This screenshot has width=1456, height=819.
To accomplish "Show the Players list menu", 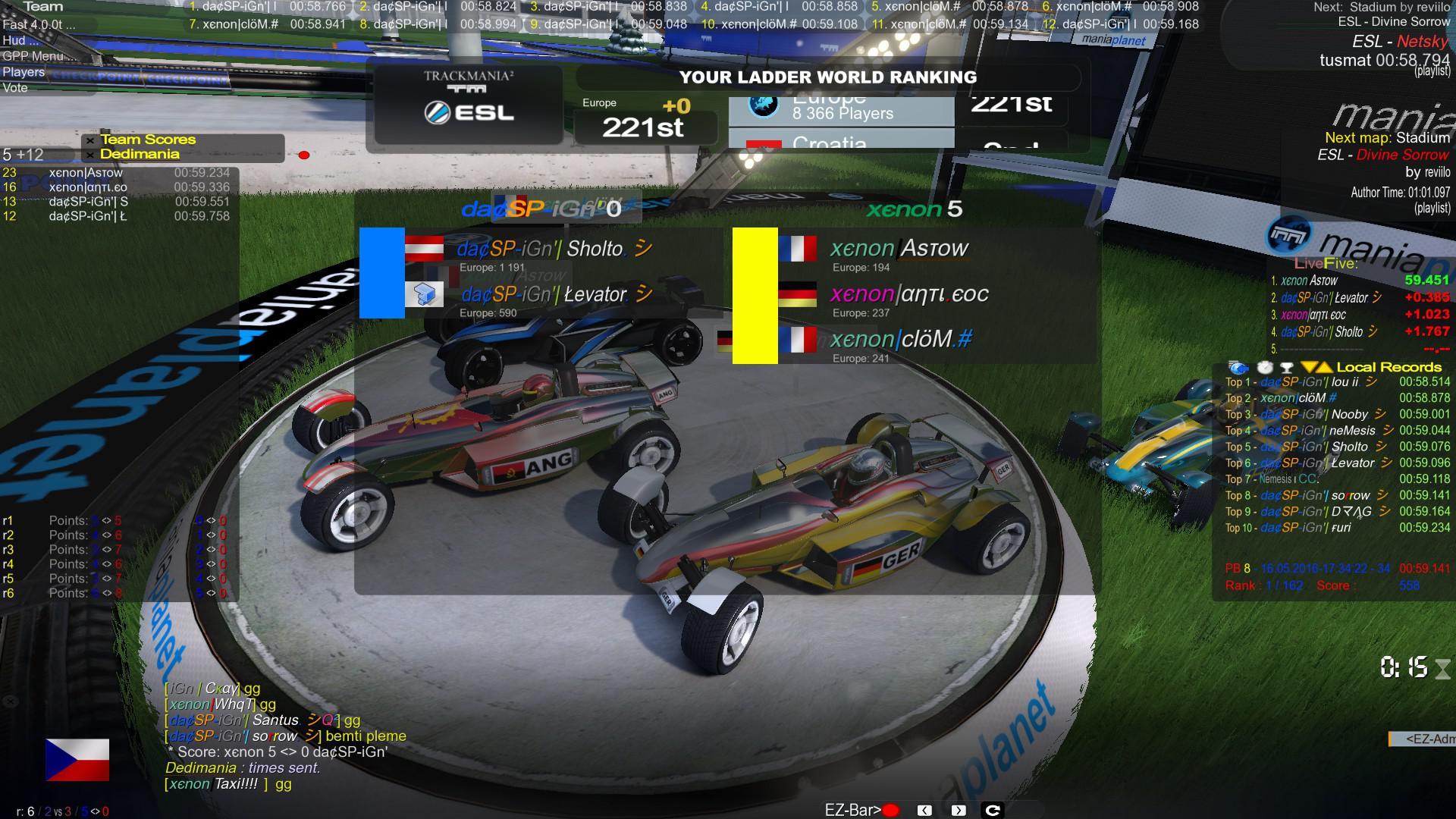I will coord(24,72).
